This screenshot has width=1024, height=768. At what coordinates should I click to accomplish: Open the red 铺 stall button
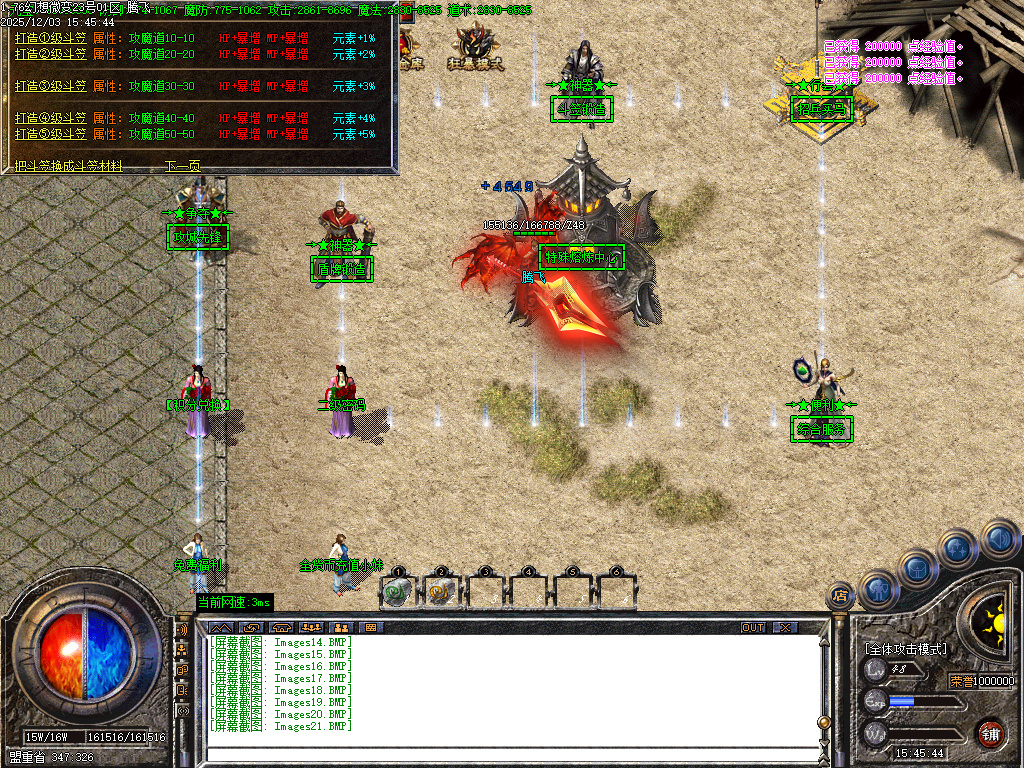point(990,732)
